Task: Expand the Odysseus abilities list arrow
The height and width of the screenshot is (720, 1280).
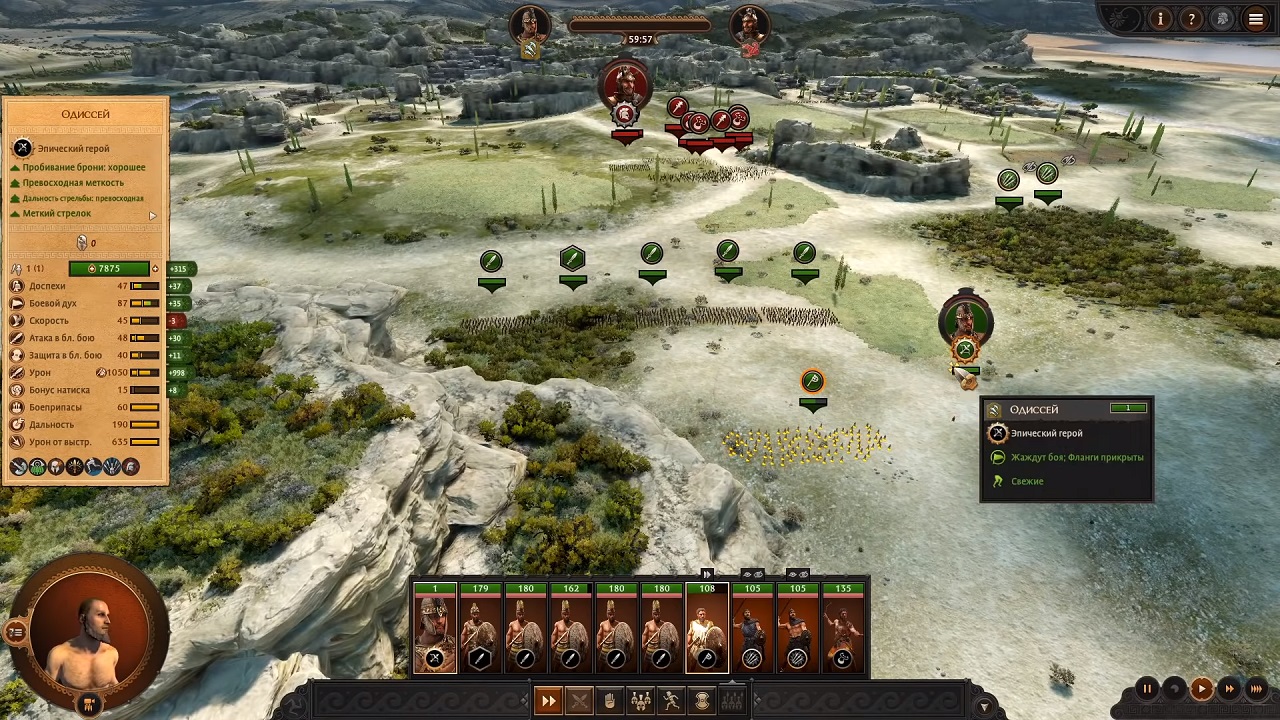Action: 153,215
